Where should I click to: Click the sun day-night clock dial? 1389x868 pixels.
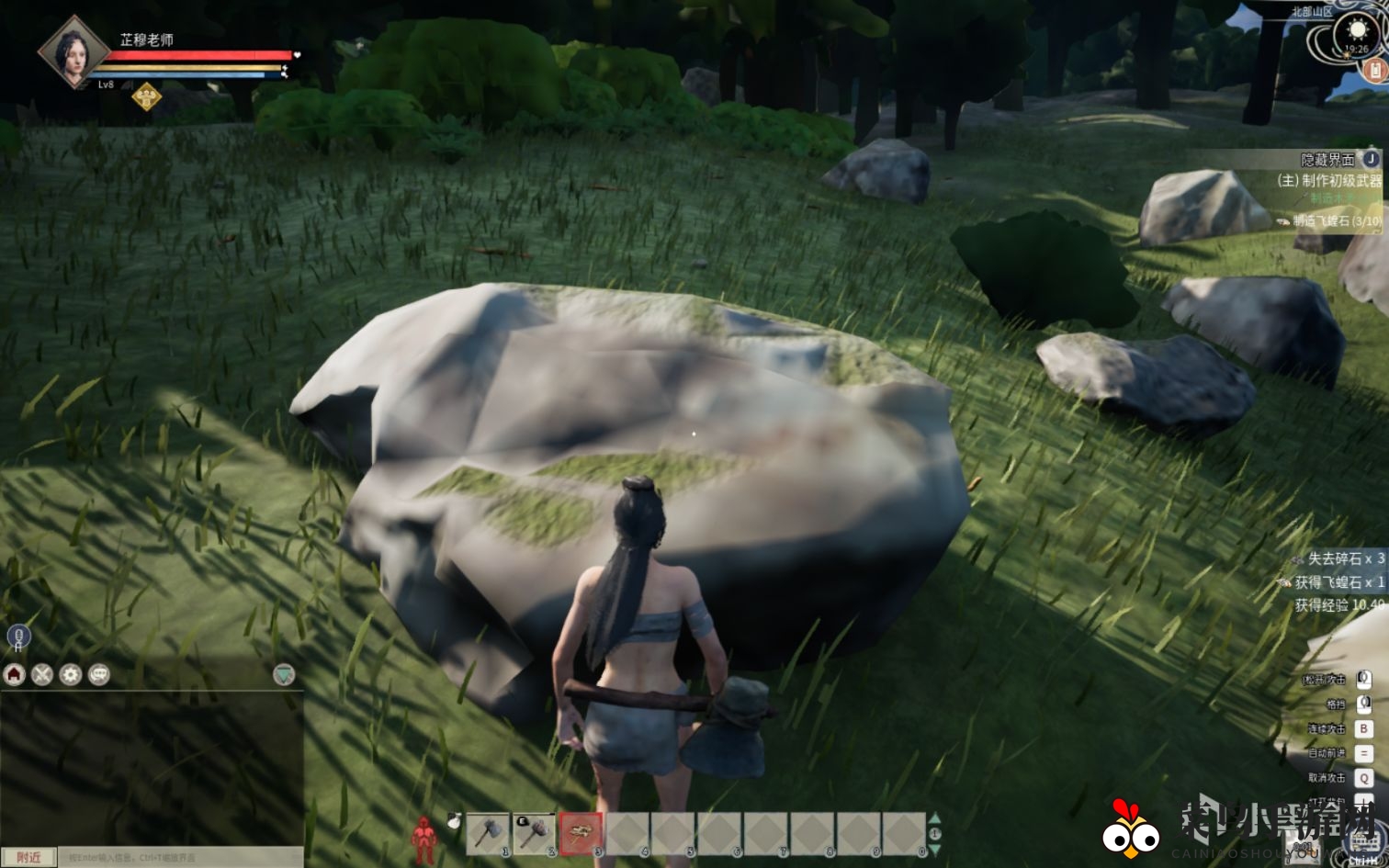[1357, 34]
